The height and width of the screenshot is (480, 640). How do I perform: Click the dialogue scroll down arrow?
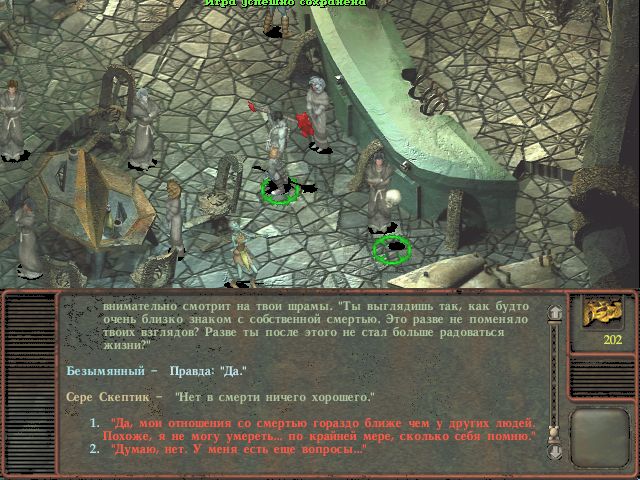pos(552,451)
